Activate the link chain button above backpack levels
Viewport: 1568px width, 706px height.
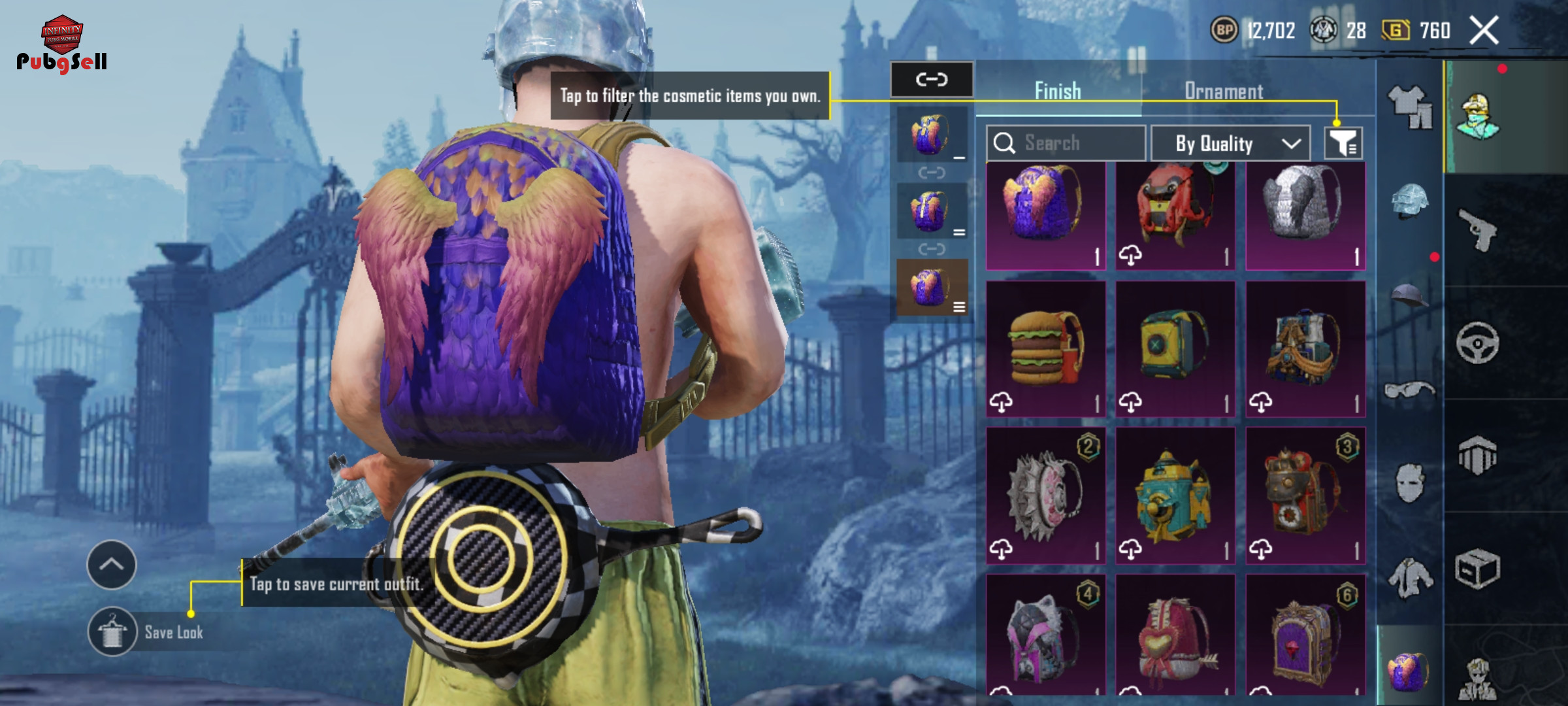[932, 80]
